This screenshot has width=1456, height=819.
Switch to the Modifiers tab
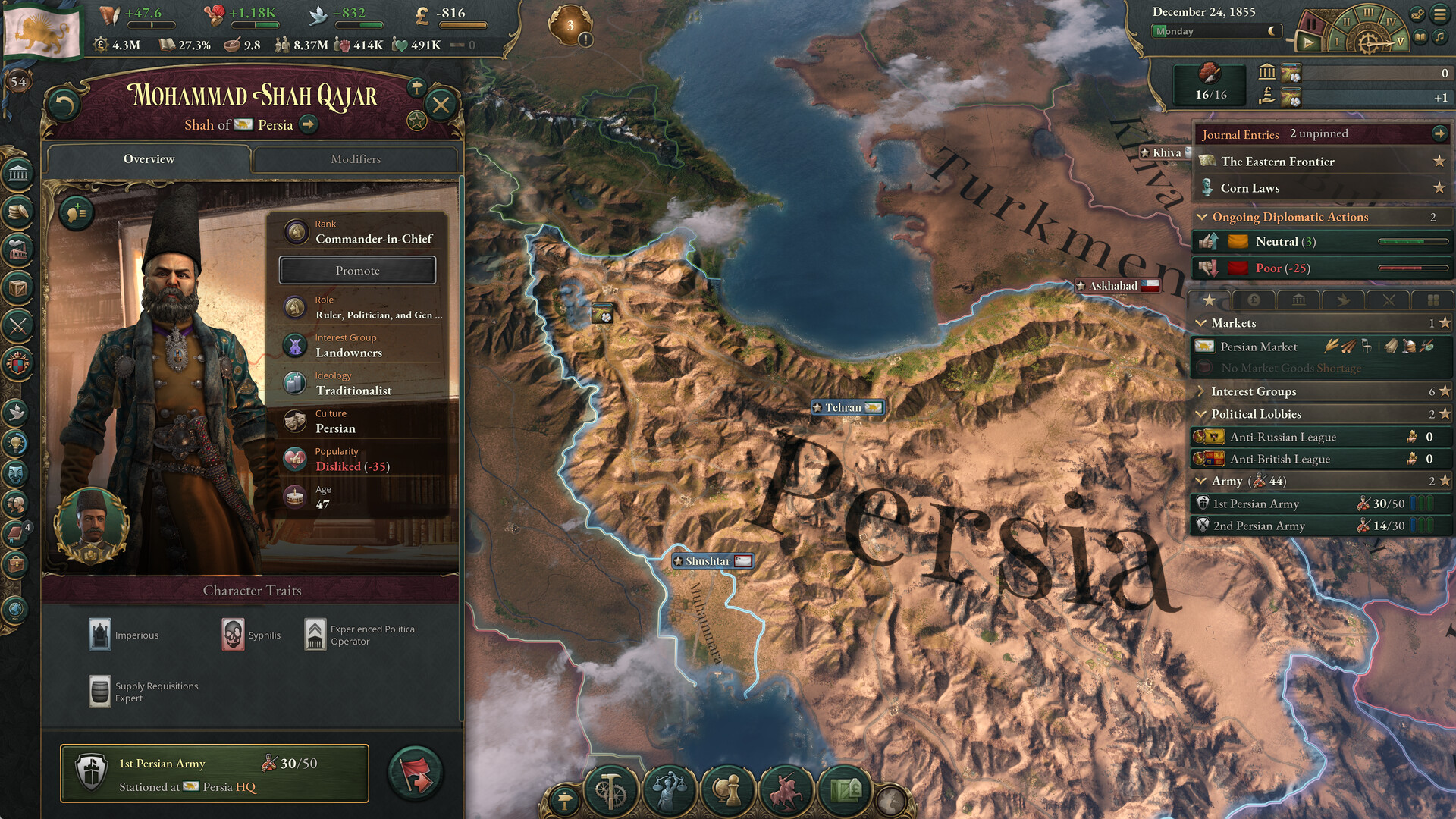(354, 159)
